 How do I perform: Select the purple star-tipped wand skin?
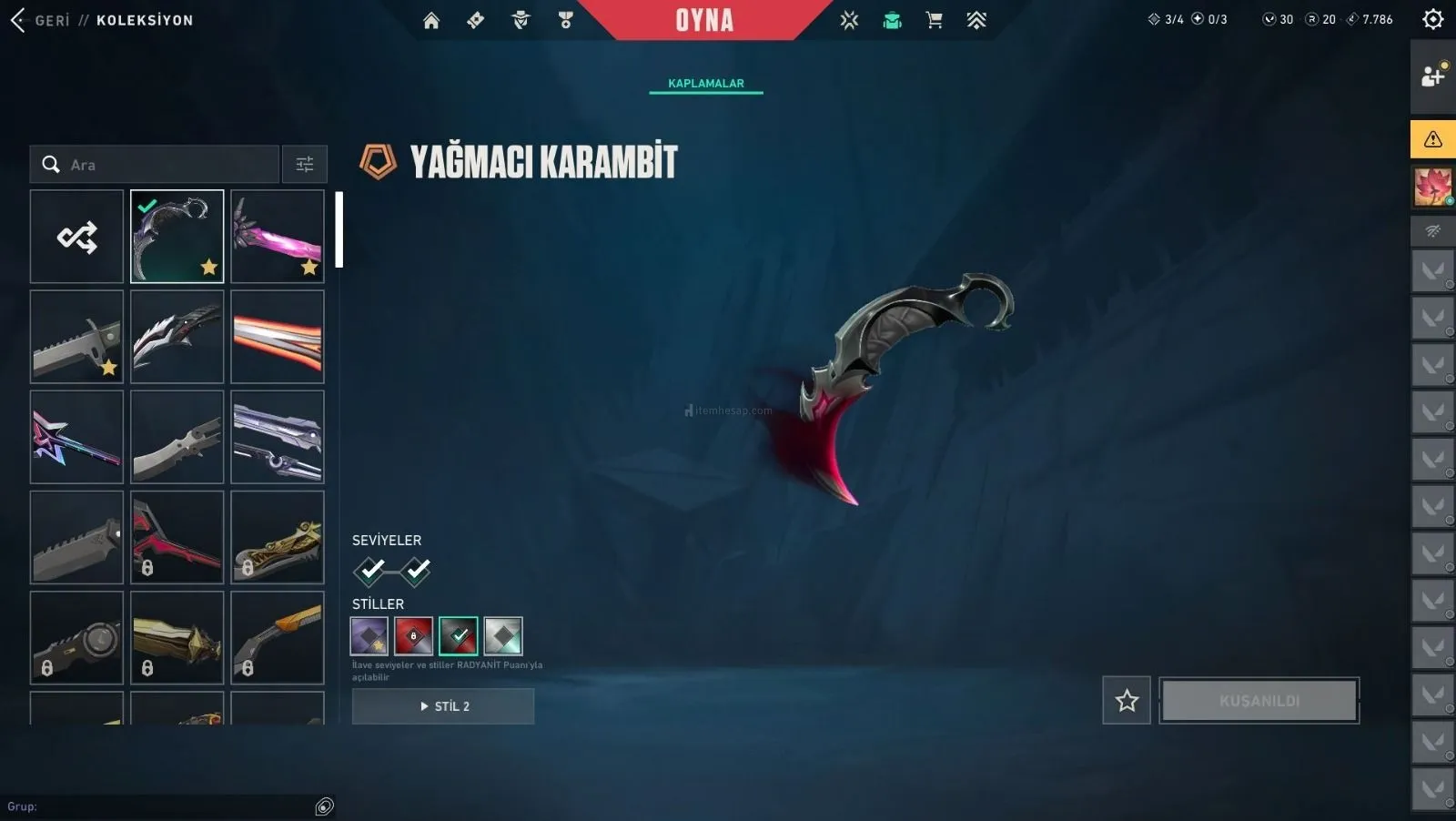[x=76, y=437]
